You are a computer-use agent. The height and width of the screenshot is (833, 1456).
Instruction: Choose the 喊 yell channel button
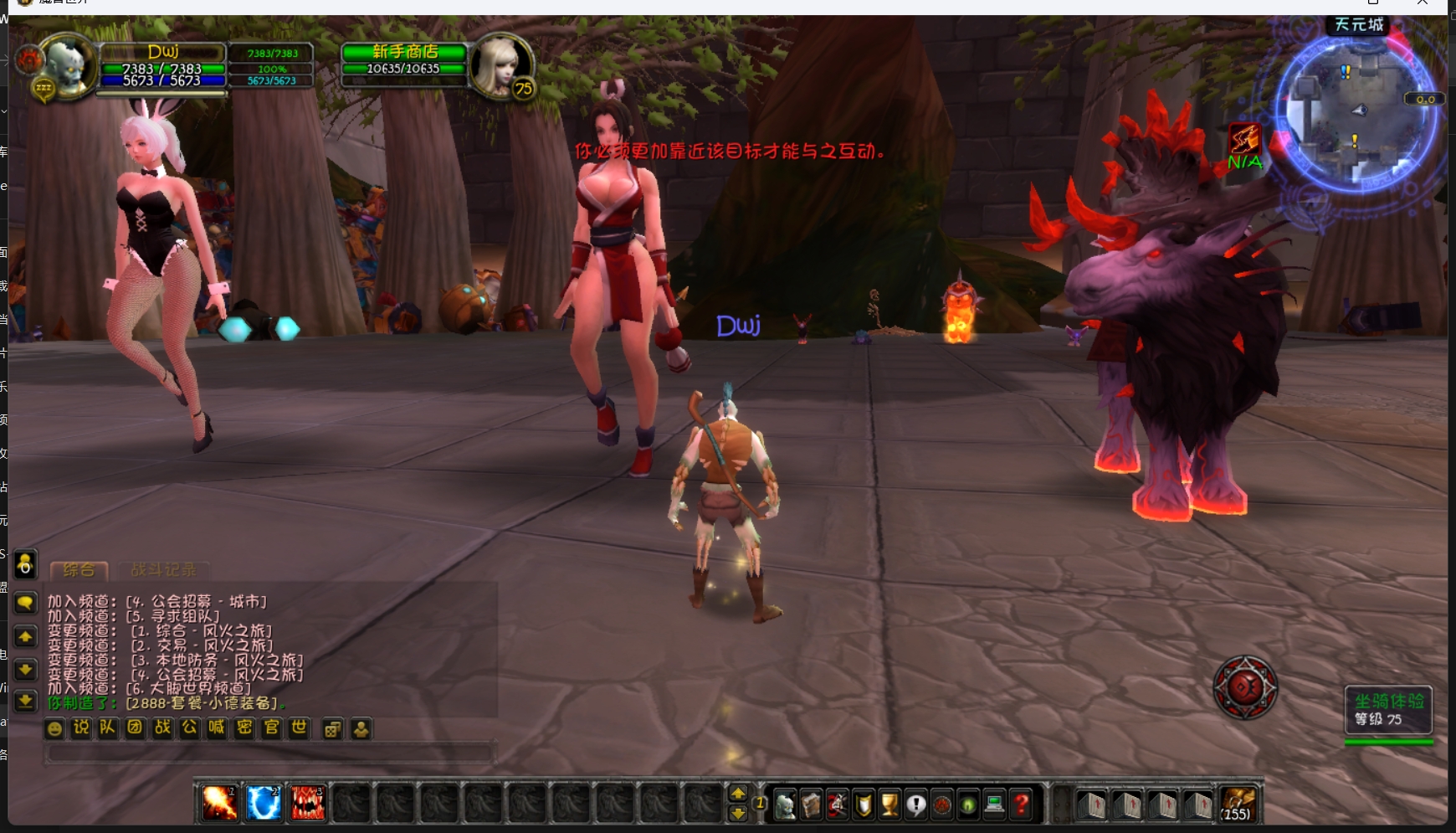217,728
